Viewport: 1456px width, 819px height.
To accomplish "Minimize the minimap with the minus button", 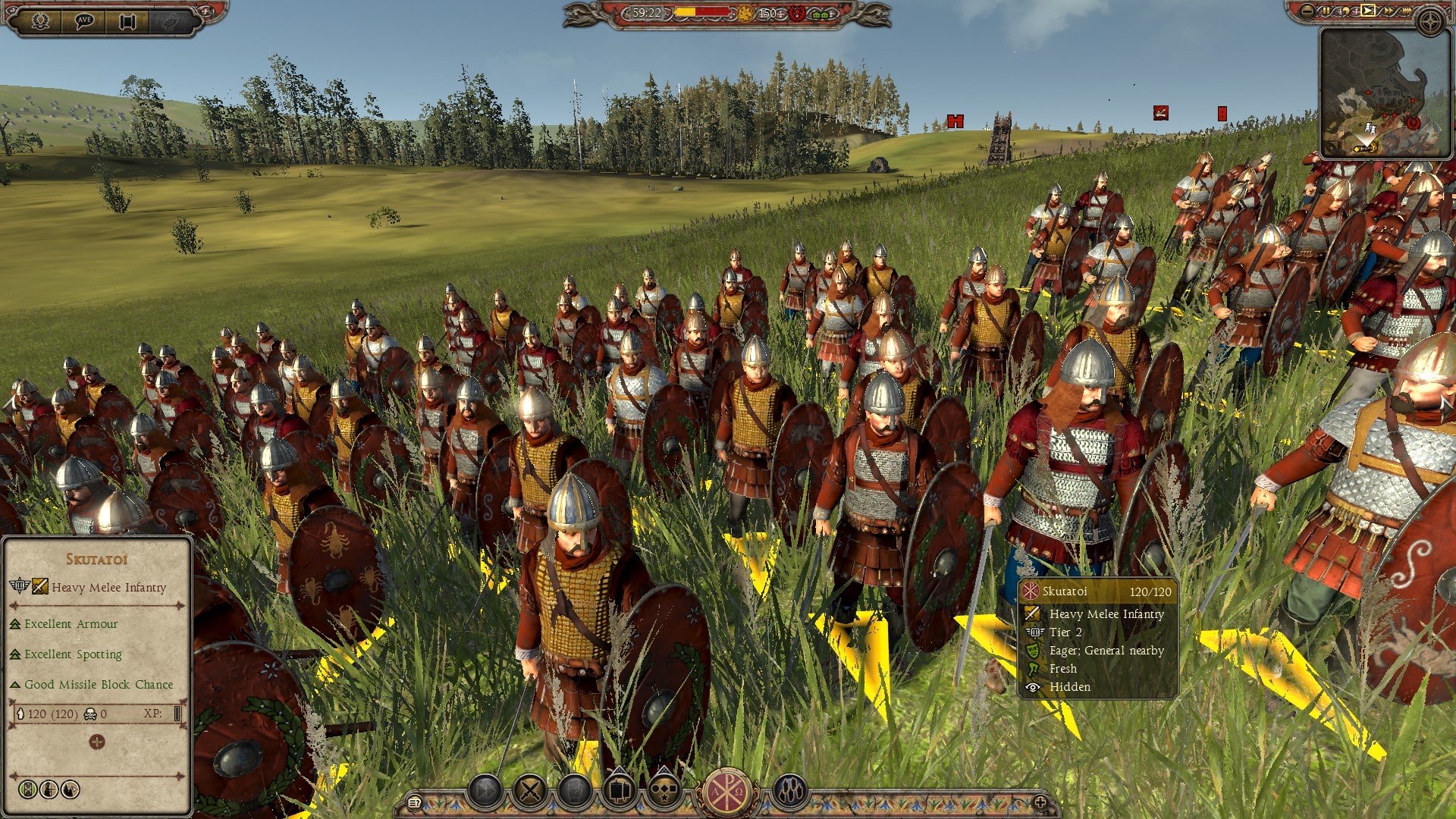I will [x=1307, y=11].
